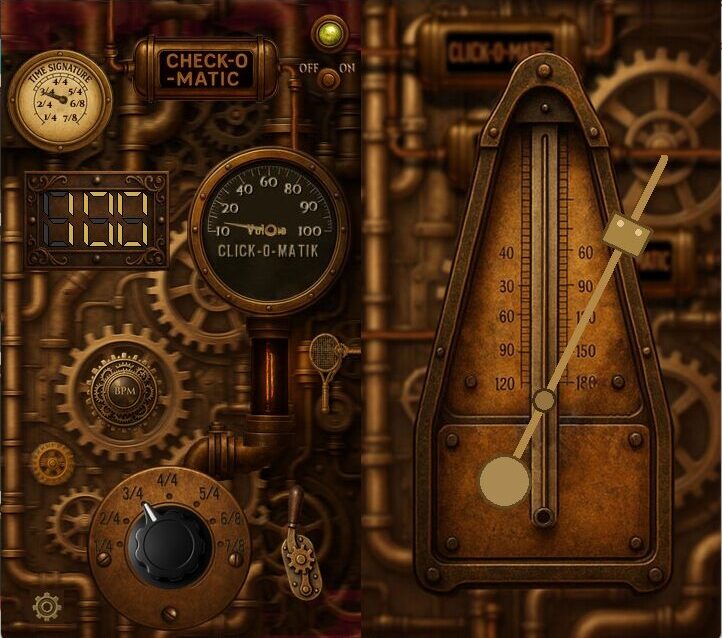The width and height of the screenshot is (722, 638).
Task: Click the sliding weight on the pendulum
Action: coord(627,235)
